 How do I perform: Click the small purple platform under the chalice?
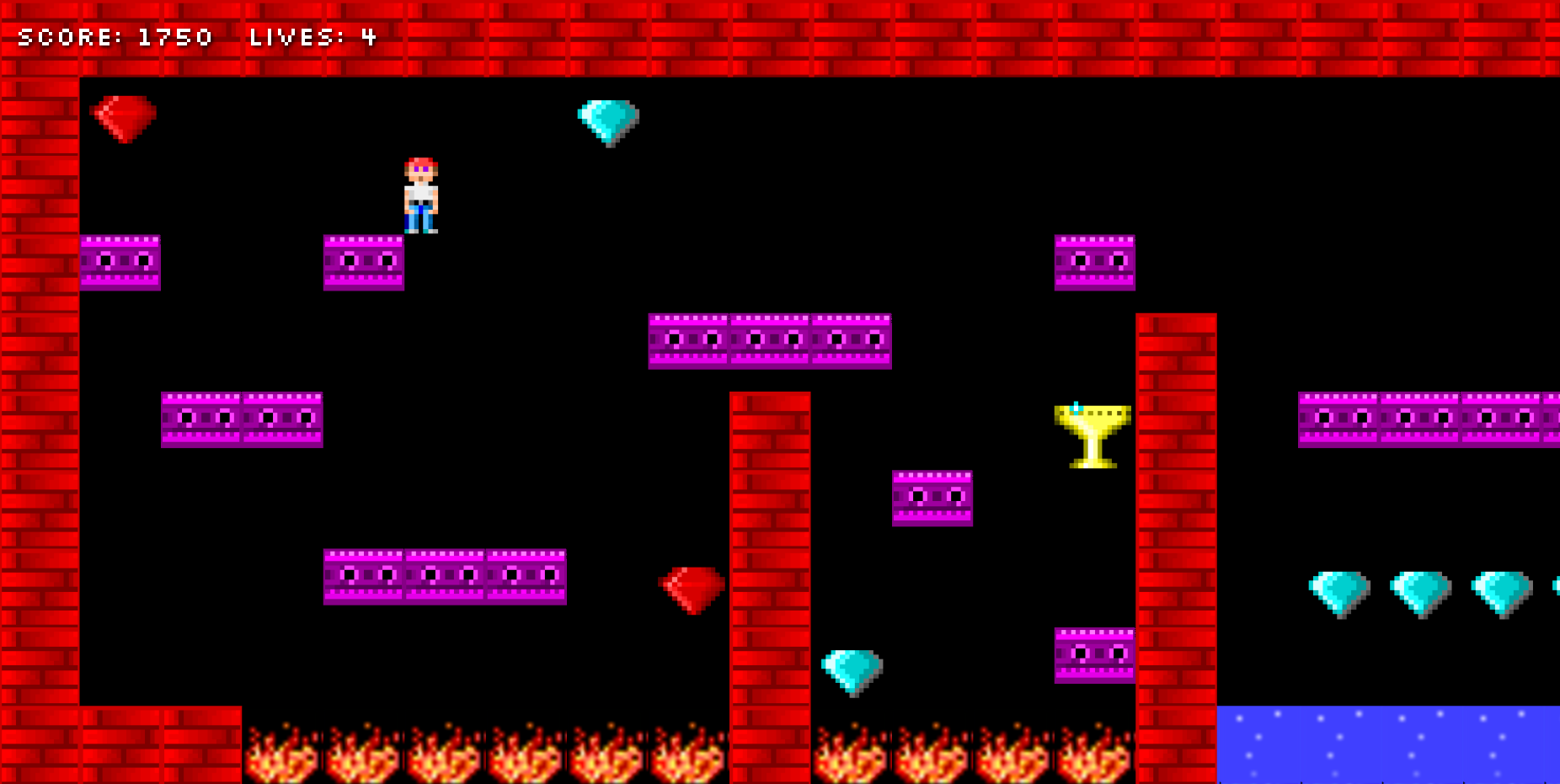pyautogui.click(x=931, y=499)
